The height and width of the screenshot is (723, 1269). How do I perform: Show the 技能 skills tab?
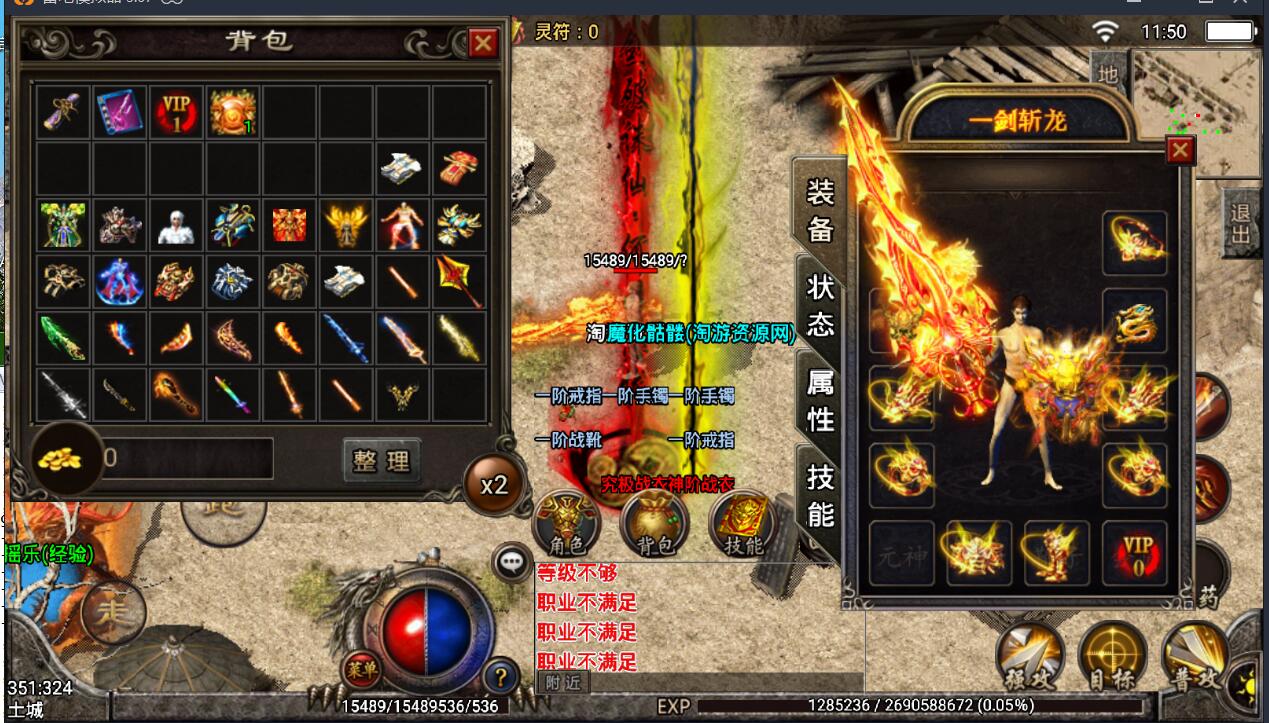pyautogui.click(x=820, y=495)
